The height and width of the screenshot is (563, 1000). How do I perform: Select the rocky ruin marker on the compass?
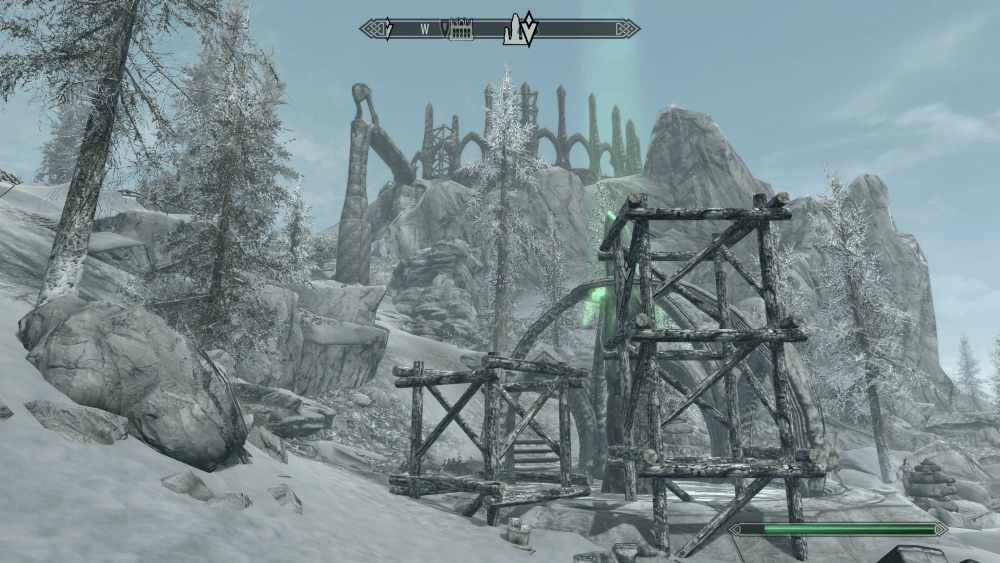point(515,29)
